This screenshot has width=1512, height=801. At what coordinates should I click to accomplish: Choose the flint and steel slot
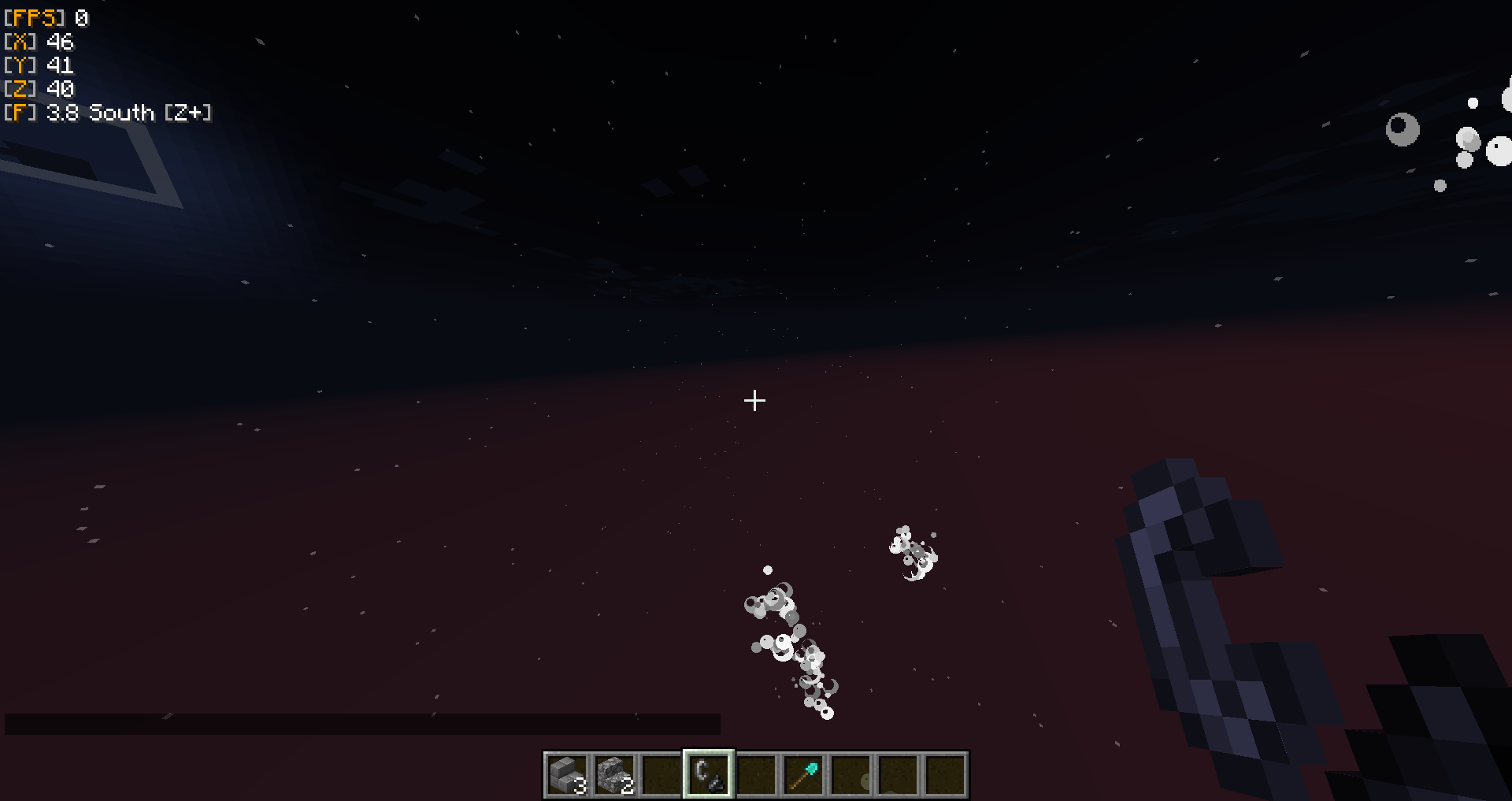pyautogui.click(x=709, y=775)
